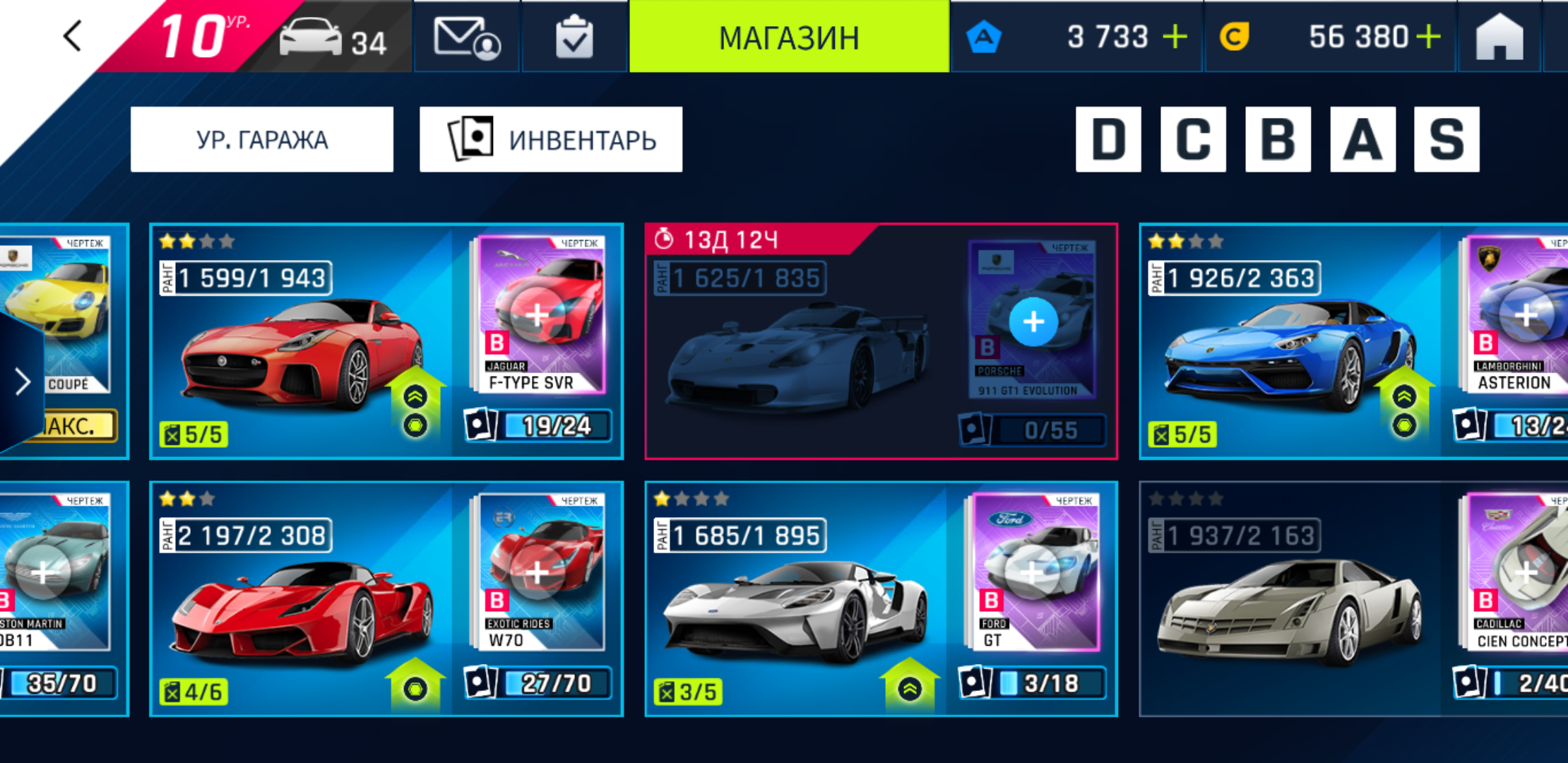Viewport: 1568px width, 763px height.
Task: Filter cars by class B
Action: (1277, 140)
